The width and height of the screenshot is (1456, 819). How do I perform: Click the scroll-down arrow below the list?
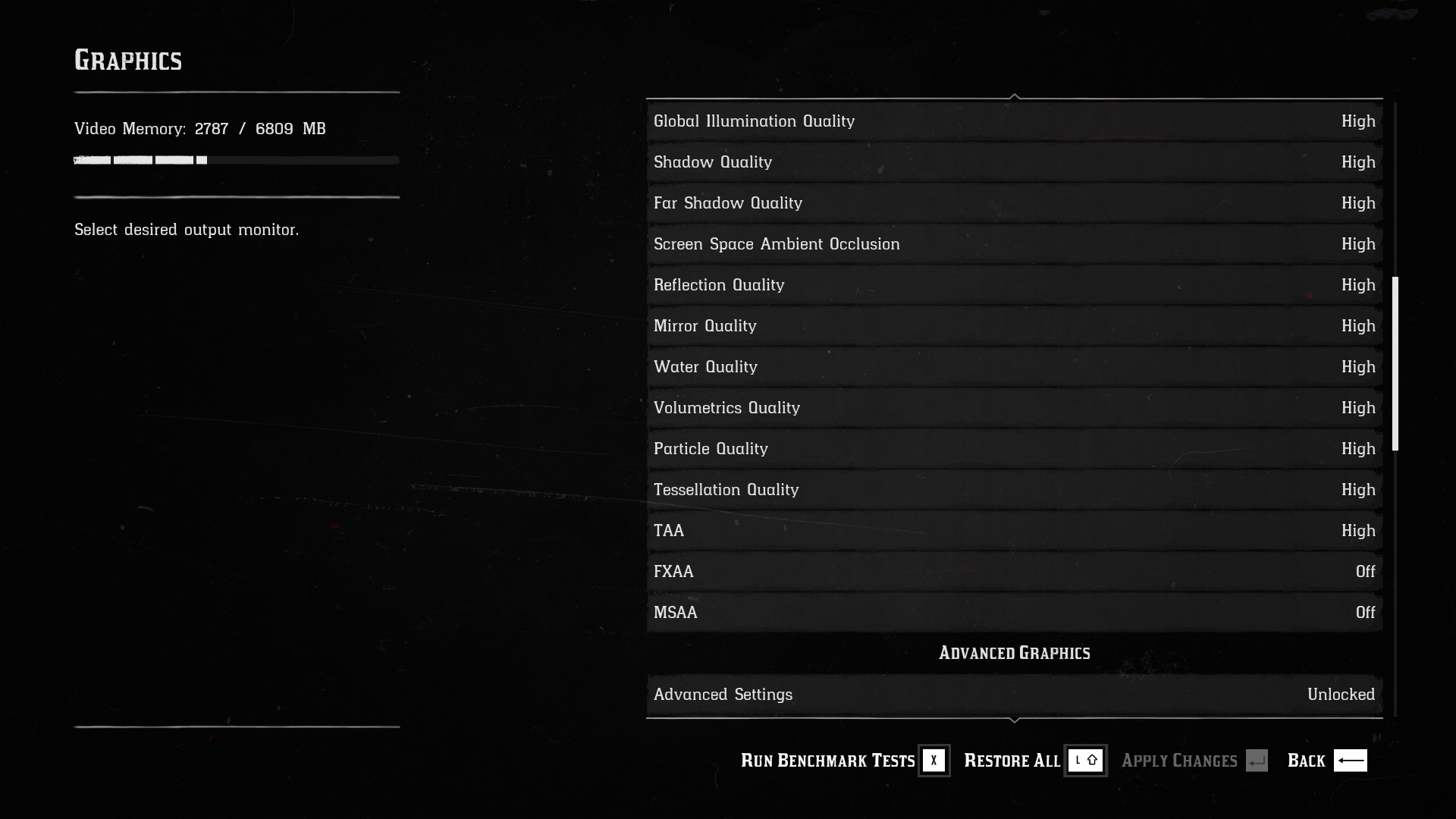pos(1015,720)
